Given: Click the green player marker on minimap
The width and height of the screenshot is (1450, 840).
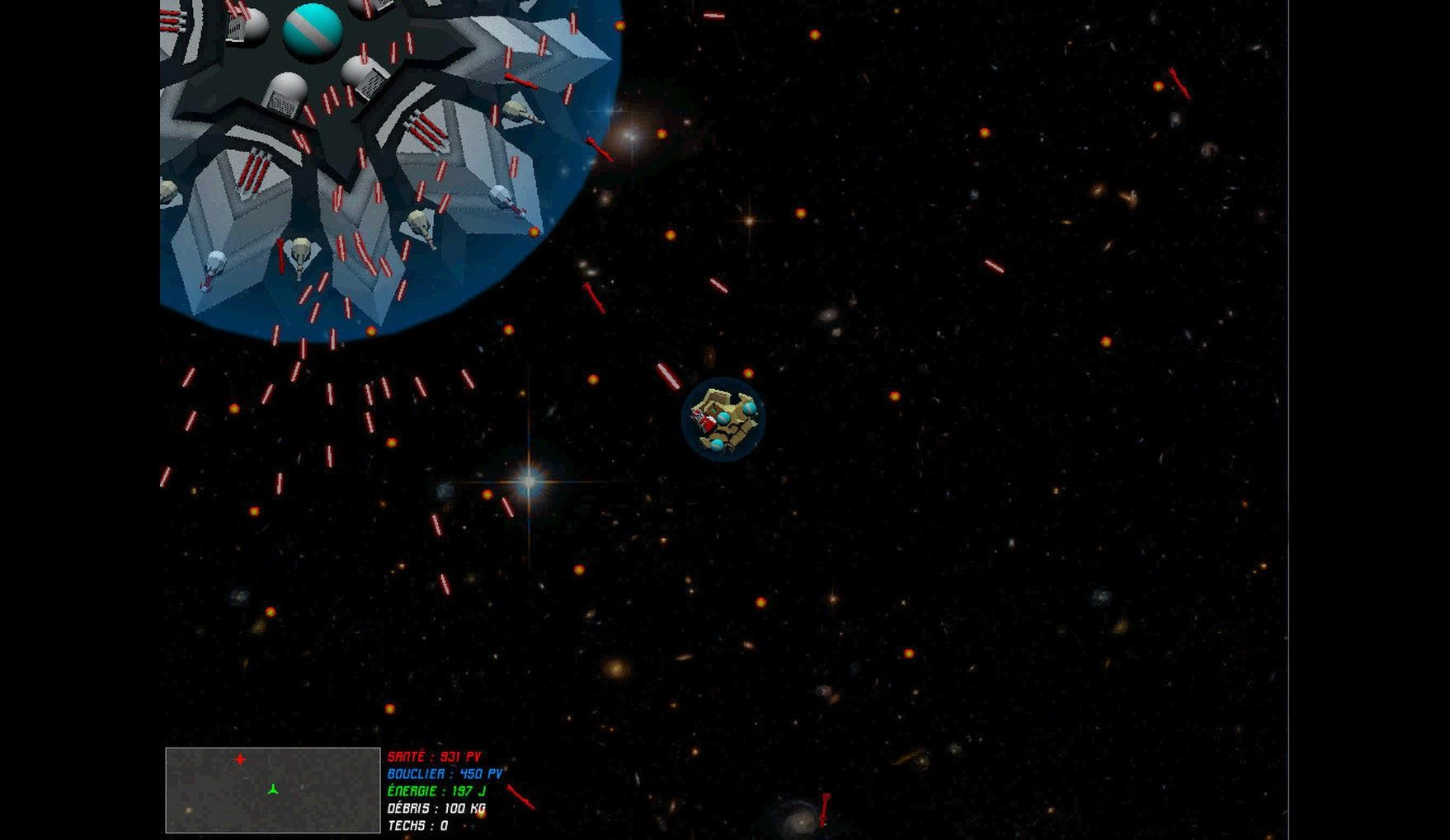Looking at the screenshot, I should pos(273,790).
